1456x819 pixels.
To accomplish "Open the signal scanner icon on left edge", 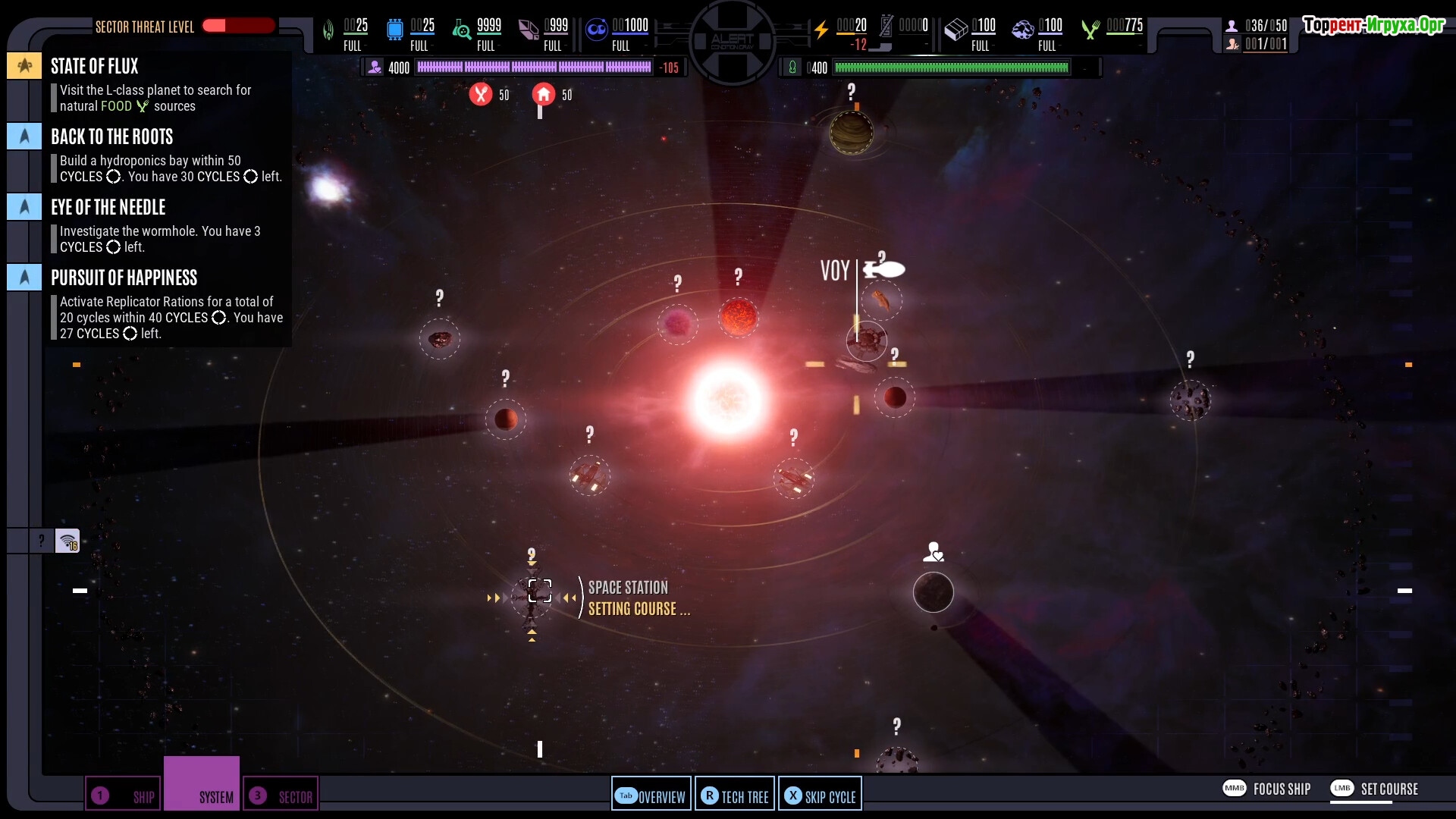I will [x=67, y=541].
